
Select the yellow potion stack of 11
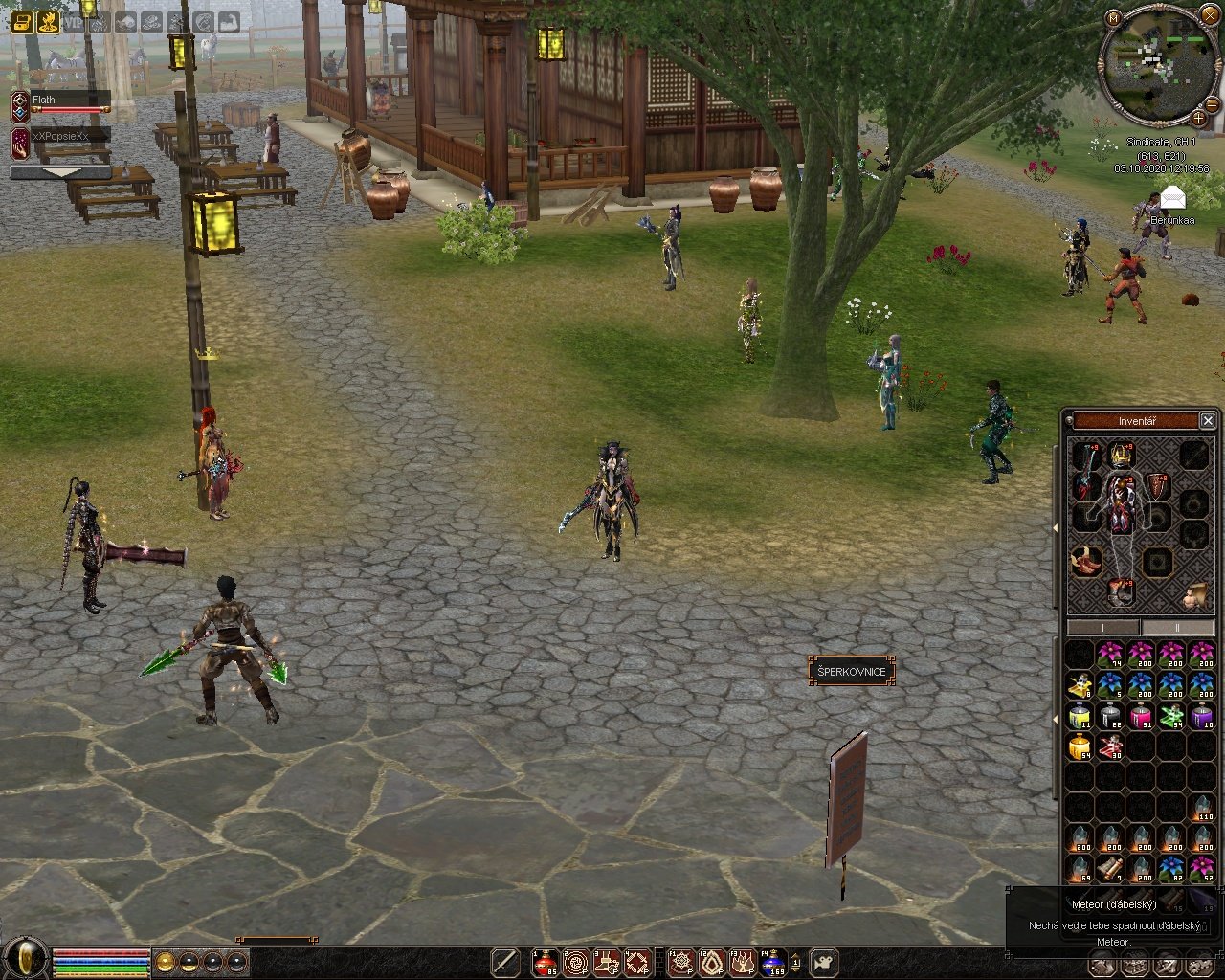click(x=1080, y=716)
